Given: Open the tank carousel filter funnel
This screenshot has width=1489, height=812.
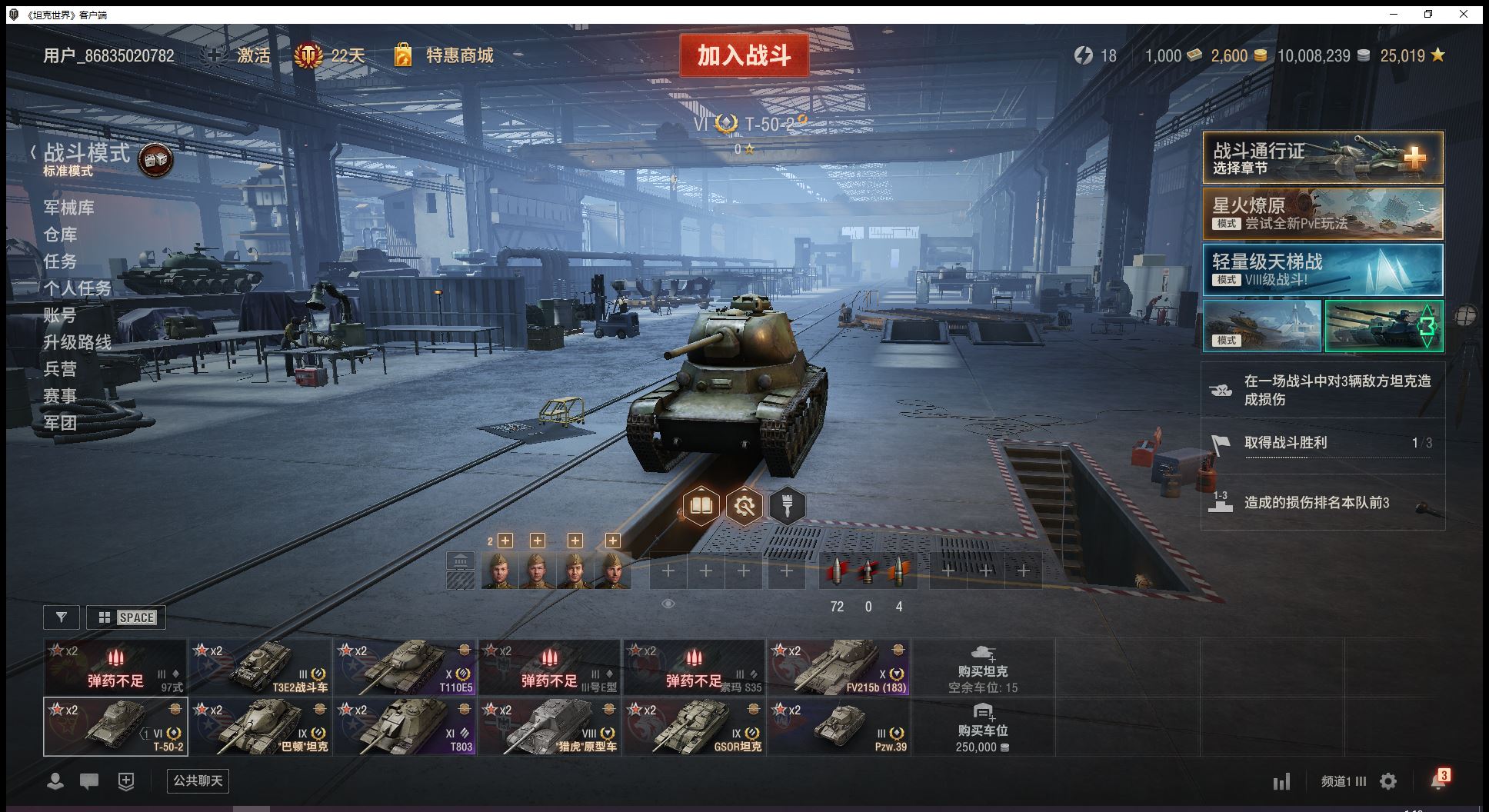Looking at the screenshot, I should point(62,617).
